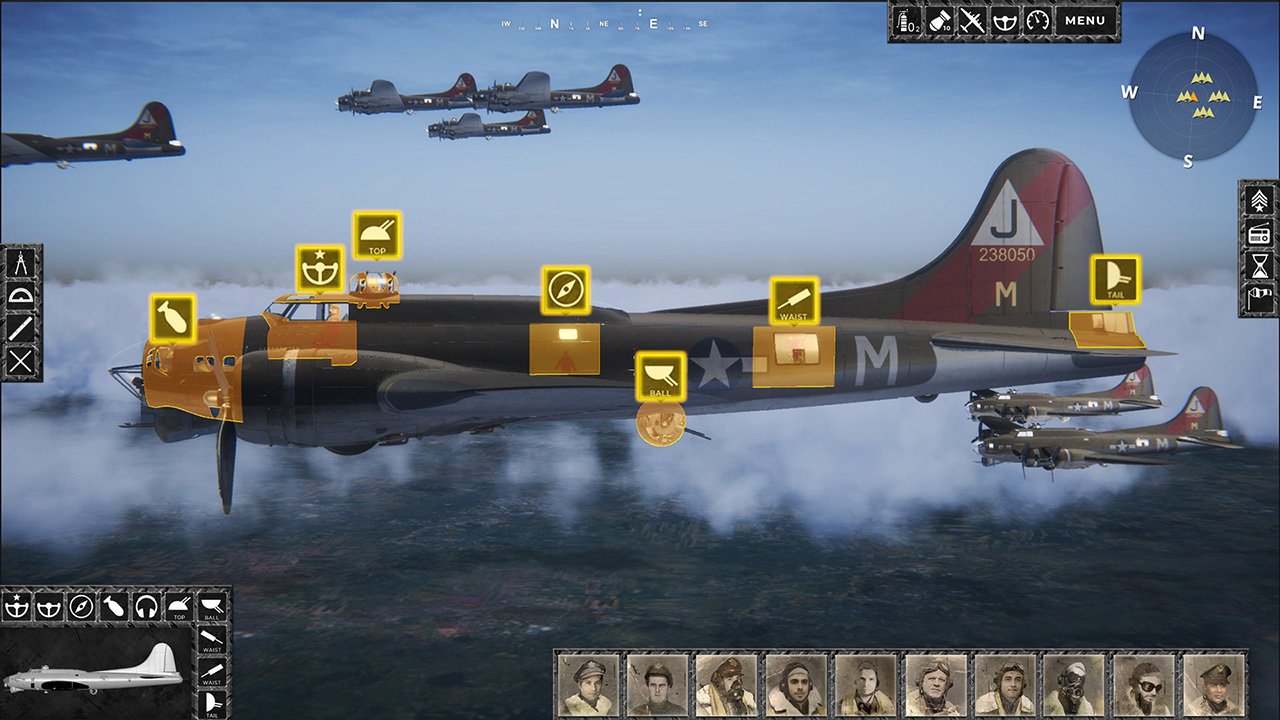Viewport: 1280px width, 720px height.
Task: Click the headphones radio operator station button
Action: (x=147, y=605)
